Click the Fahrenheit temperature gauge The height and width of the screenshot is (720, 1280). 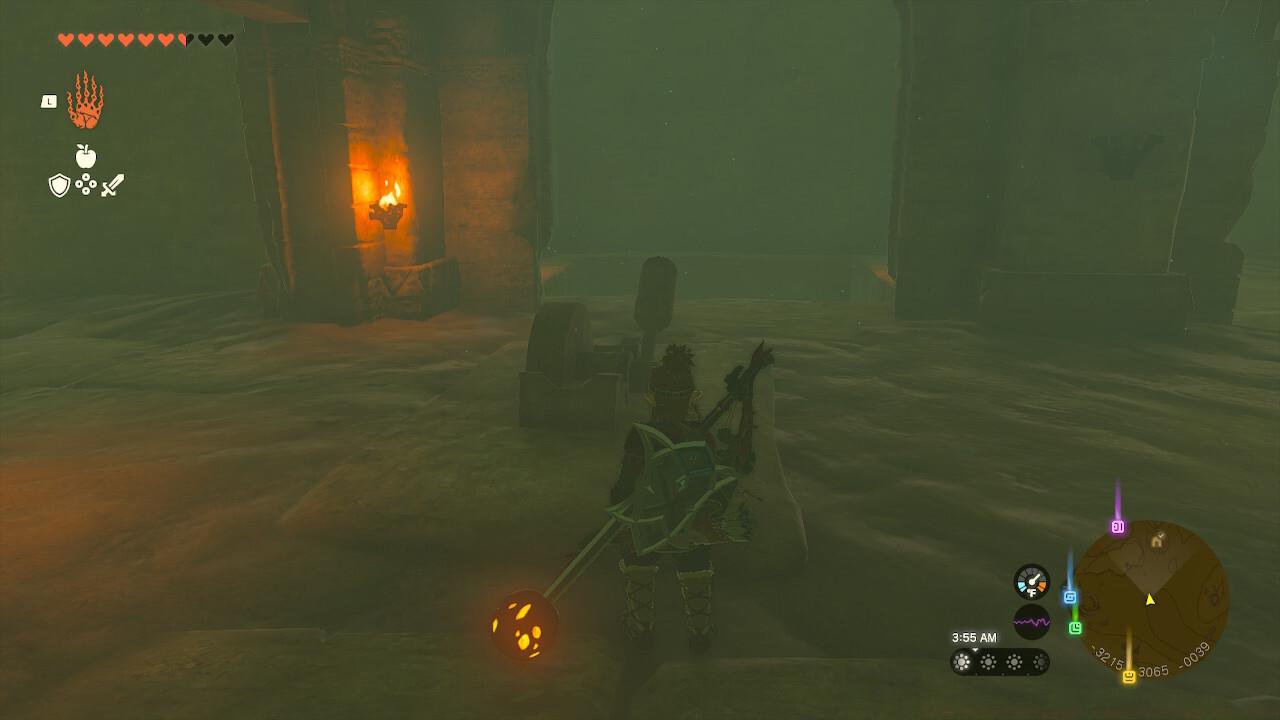pyautogui.click(x=1033, y=581)
